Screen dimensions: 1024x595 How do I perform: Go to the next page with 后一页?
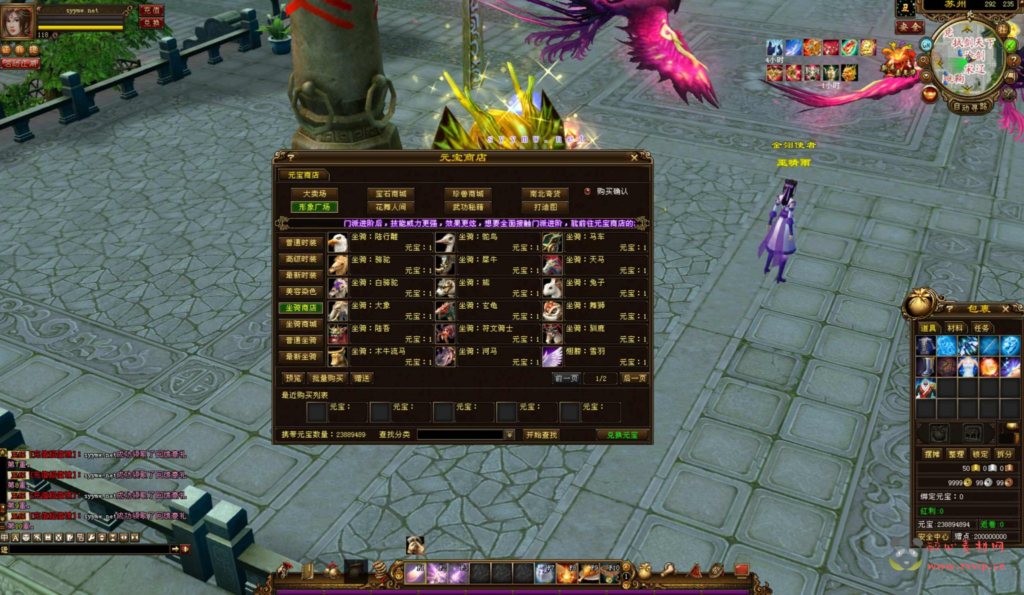634,379
